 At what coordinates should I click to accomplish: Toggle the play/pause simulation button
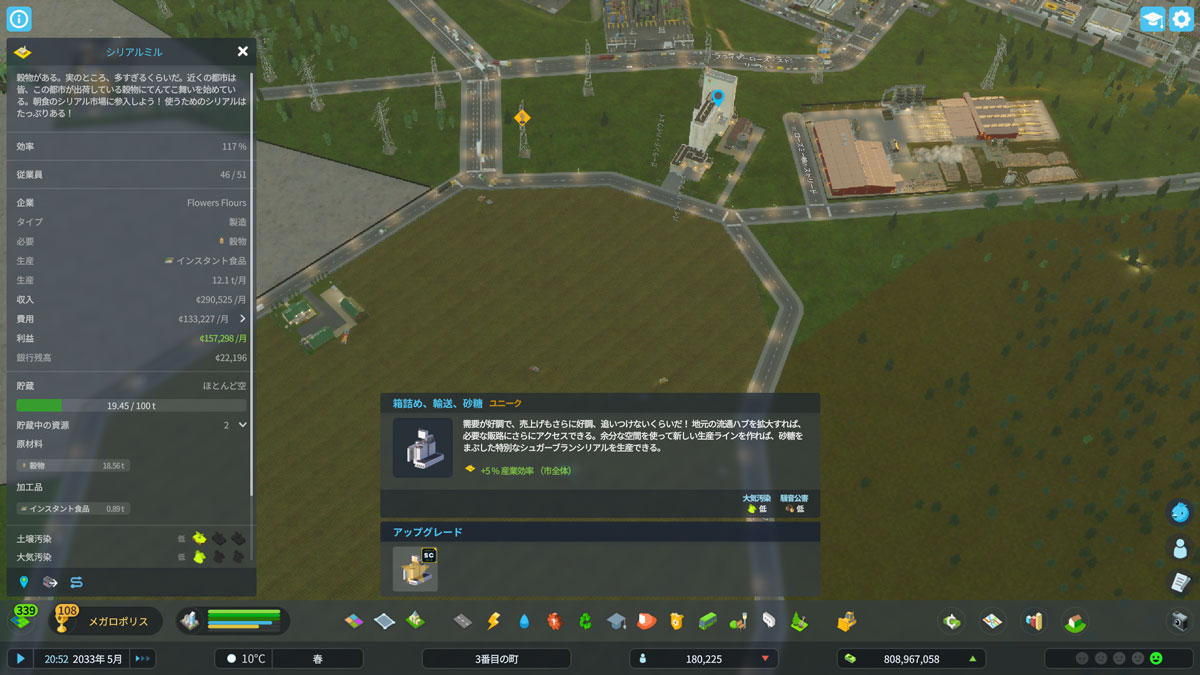tap(19, 659)
